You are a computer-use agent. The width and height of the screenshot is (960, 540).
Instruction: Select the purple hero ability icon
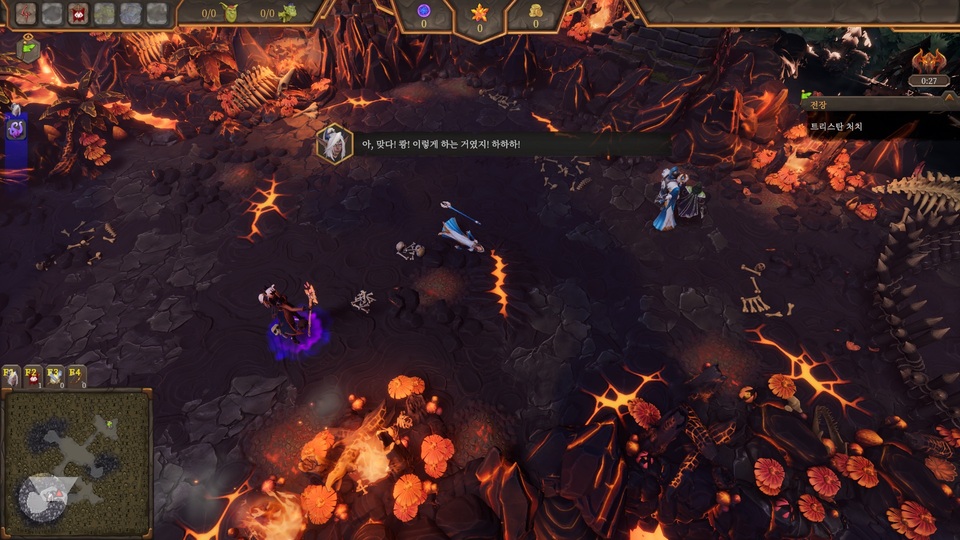(16, 128)
